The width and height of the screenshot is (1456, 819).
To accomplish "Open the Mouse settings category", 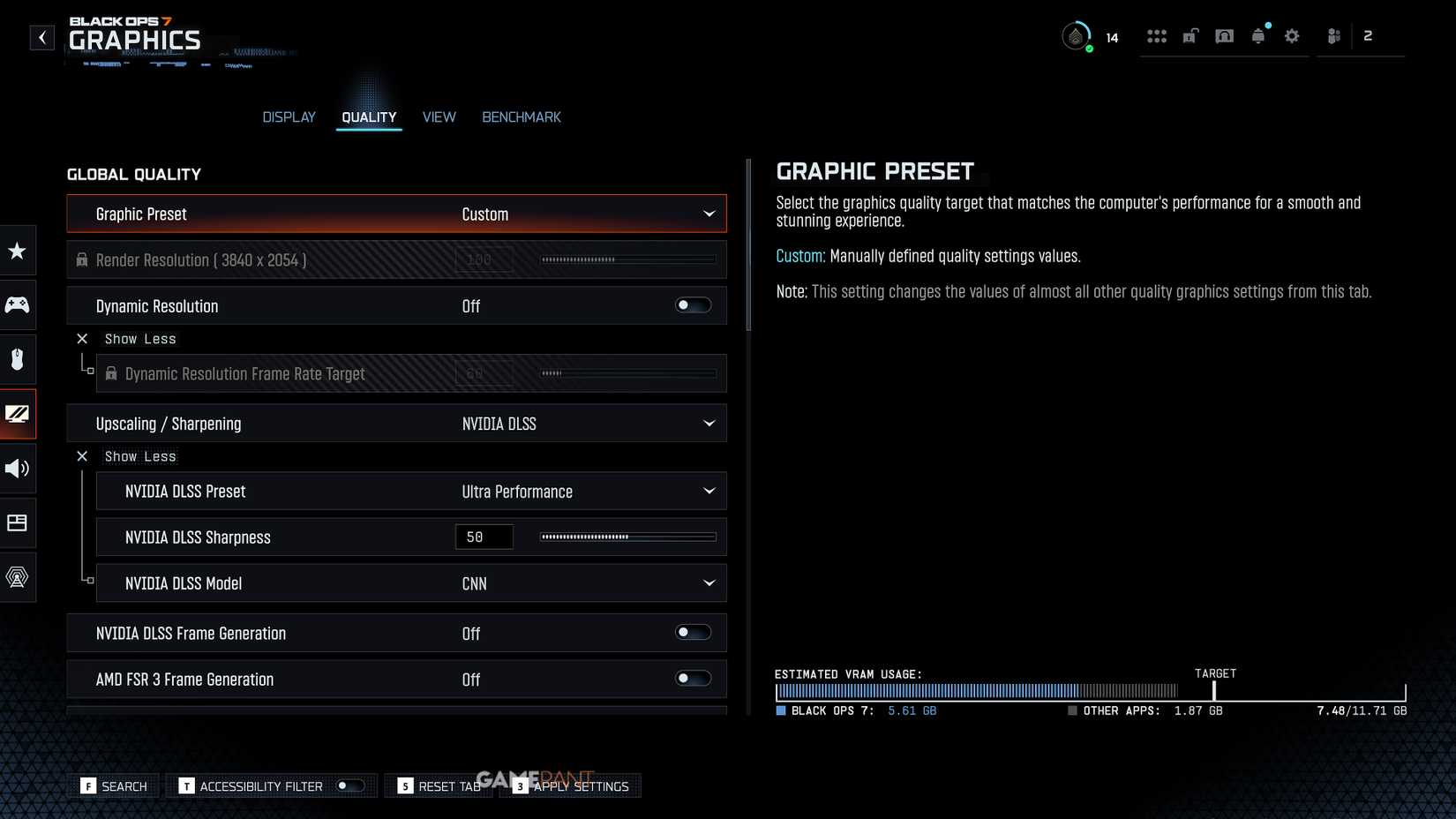I will pyautogui.click(x=18, y=359).
